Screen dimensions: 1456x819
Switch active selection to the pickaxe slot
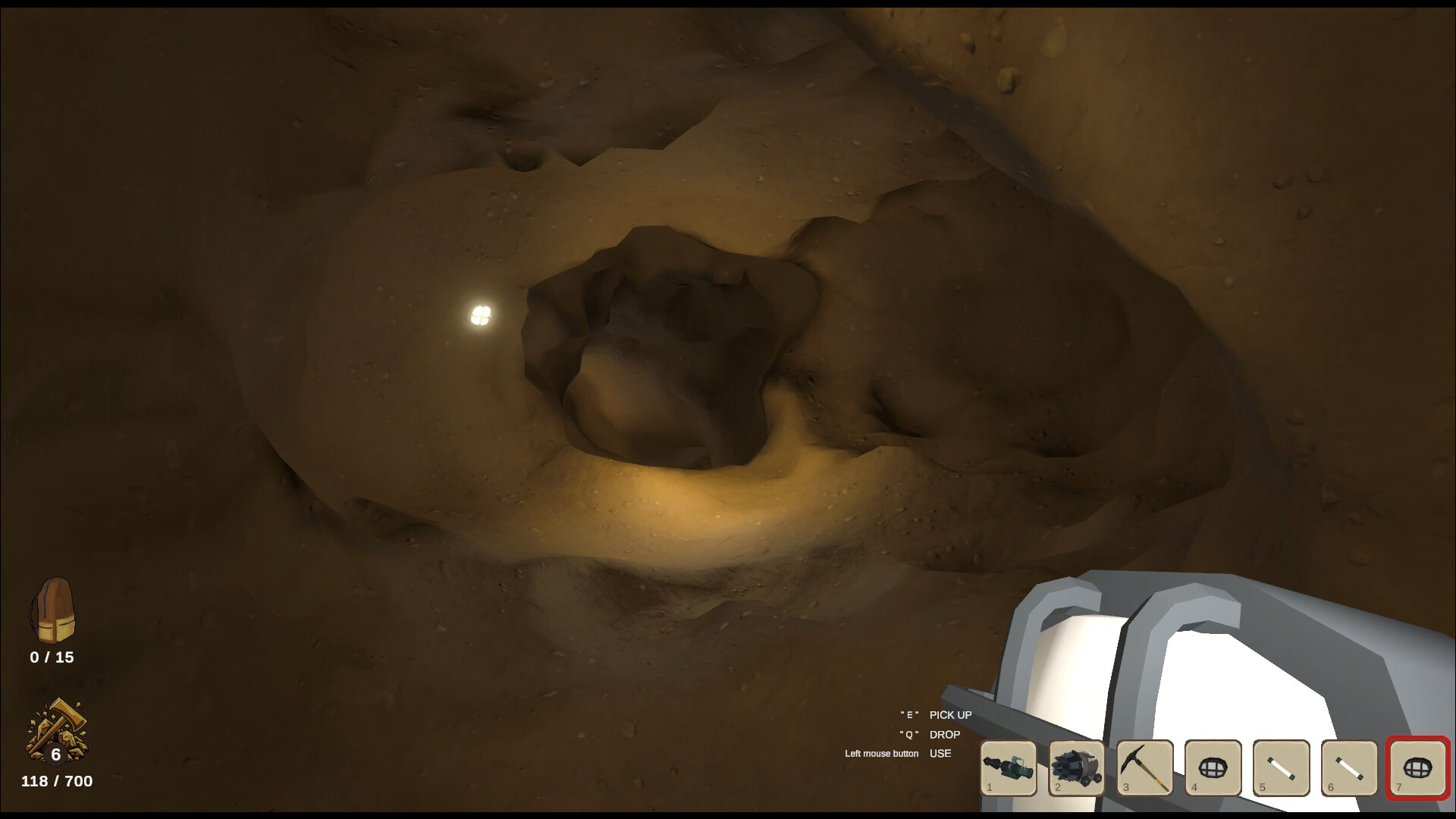1145,769
